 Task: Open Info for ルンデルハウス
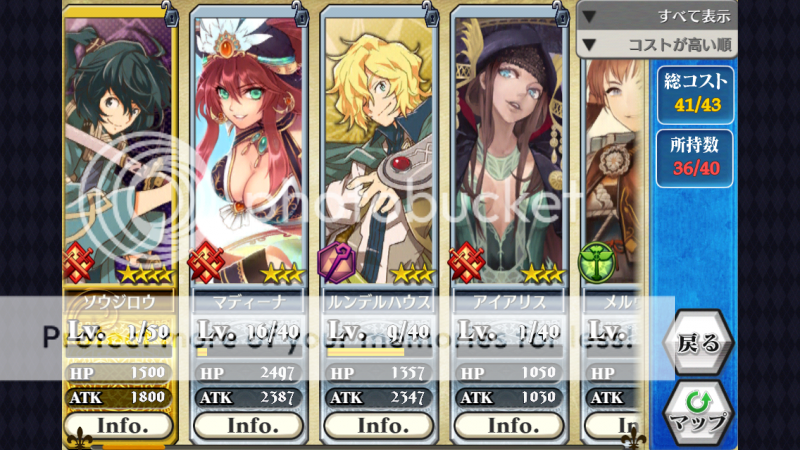(381, 425)
